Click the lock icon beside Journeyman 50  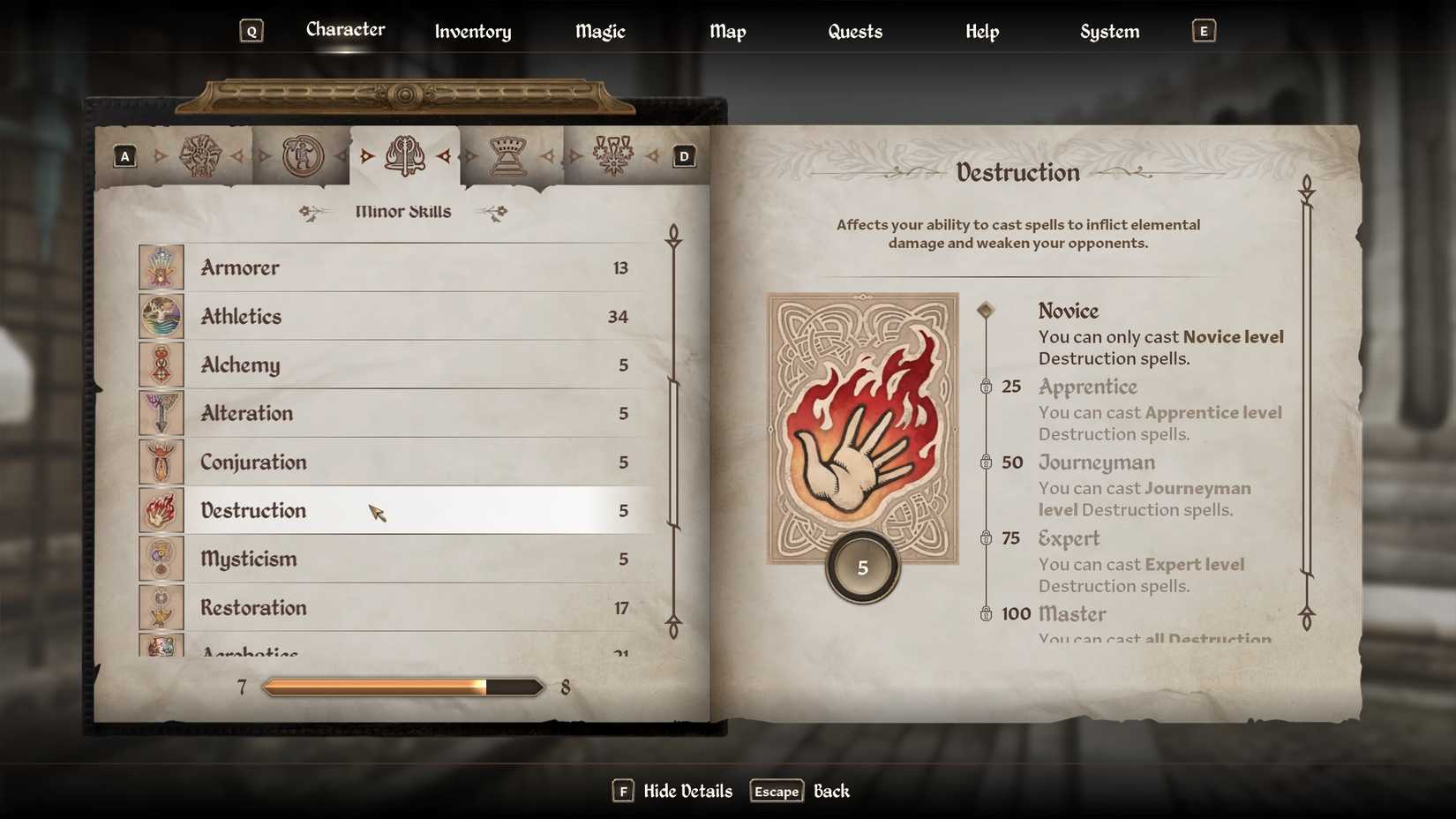[987, 462]
